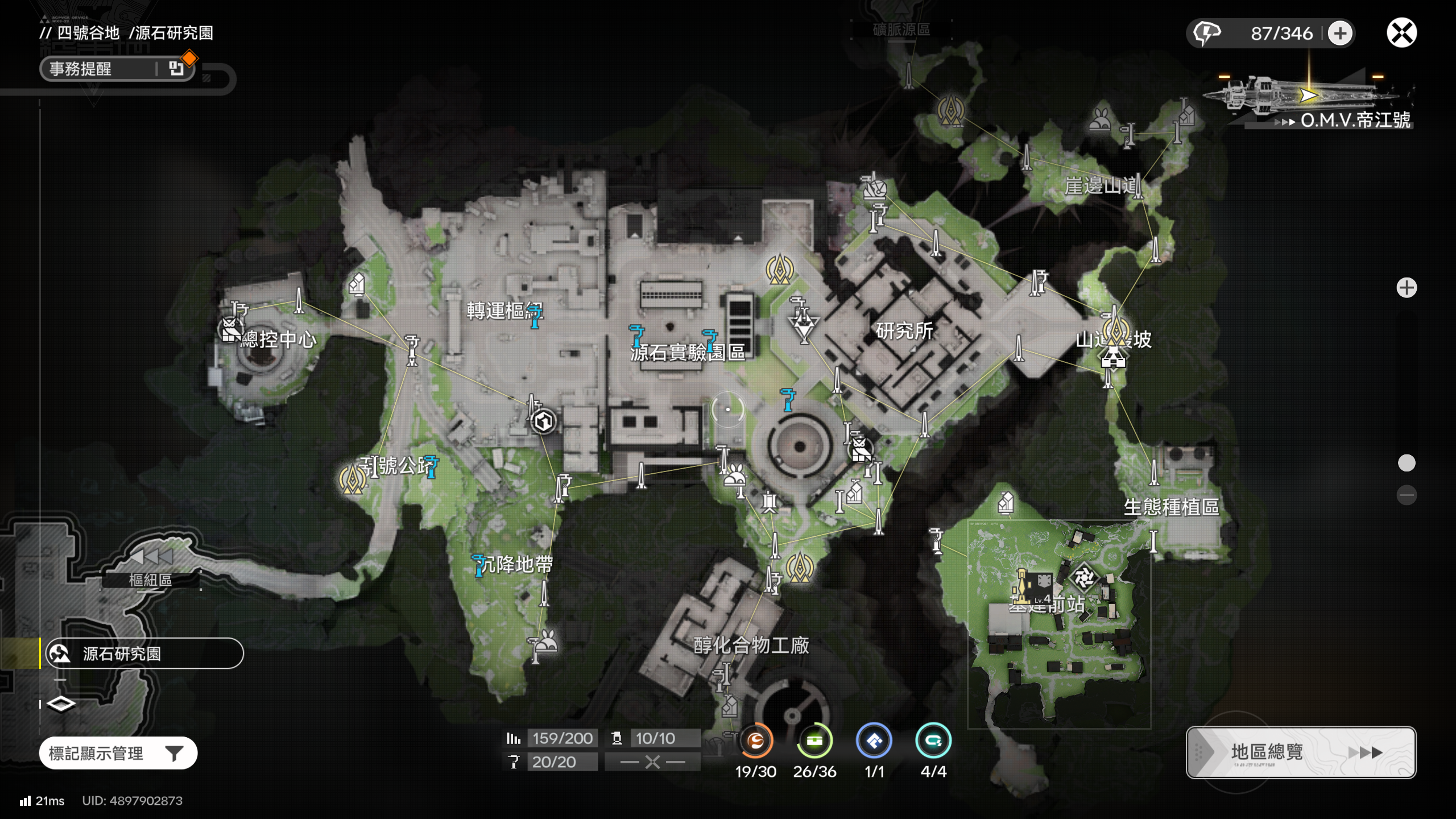Image resolution: width=1456 pixels, height=819 pixels.
Task: Go to the 礦脈源區 zone label
Action: pyautogui.click(x=901, y=30)
